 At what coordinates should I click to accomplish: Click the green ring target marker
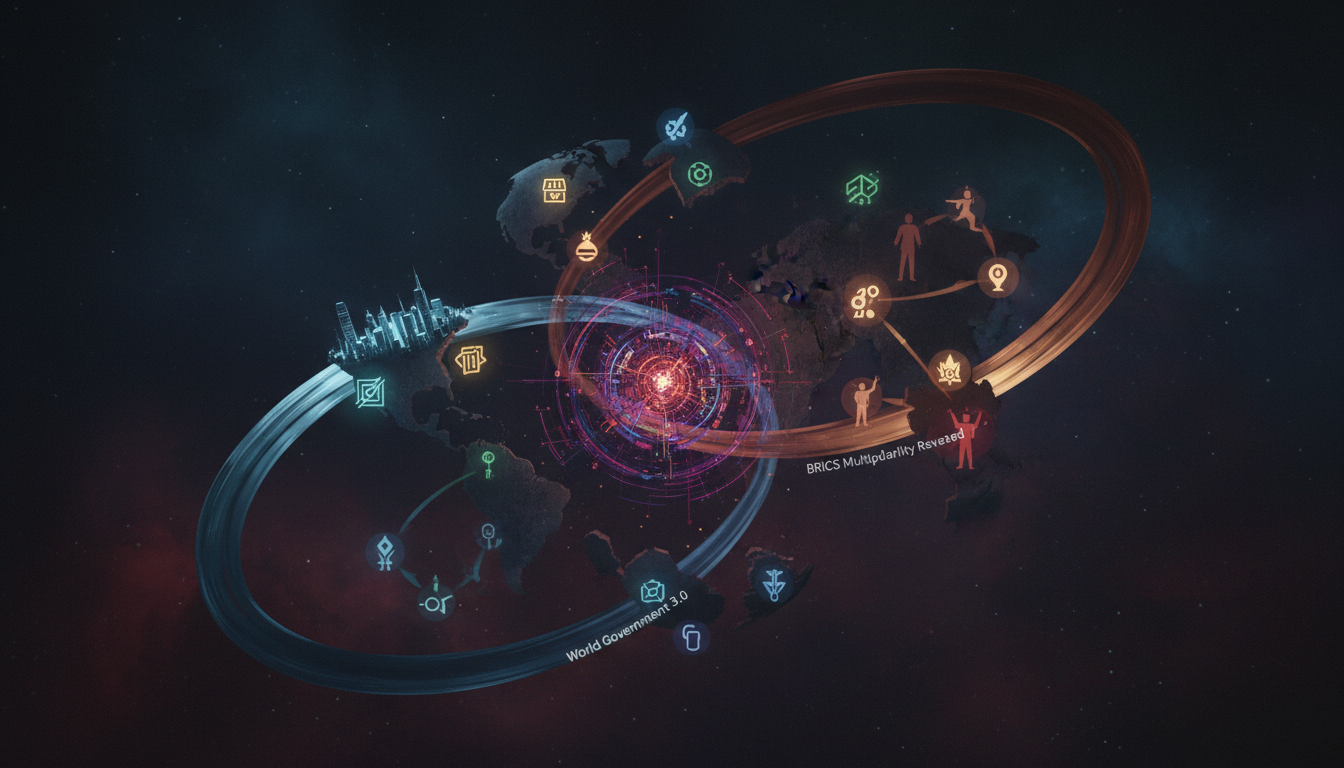click(x=697, y=174)
